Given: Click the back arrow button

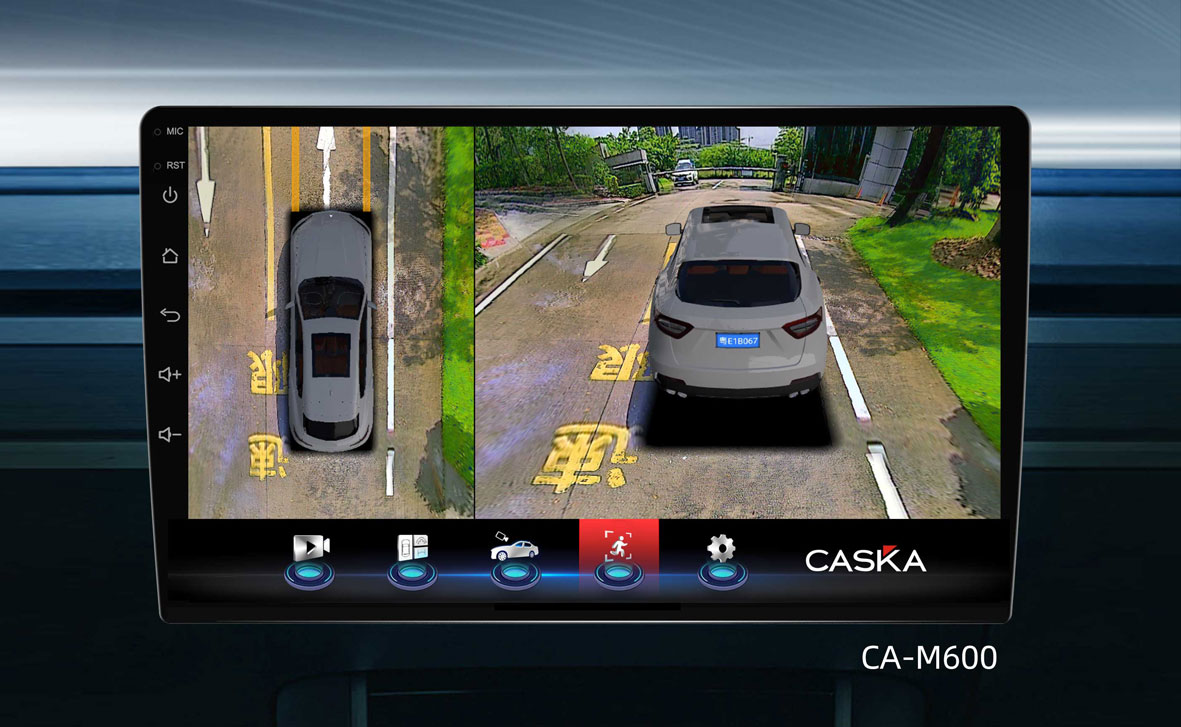Looking at the screenshot, I should tap(170, 315).
